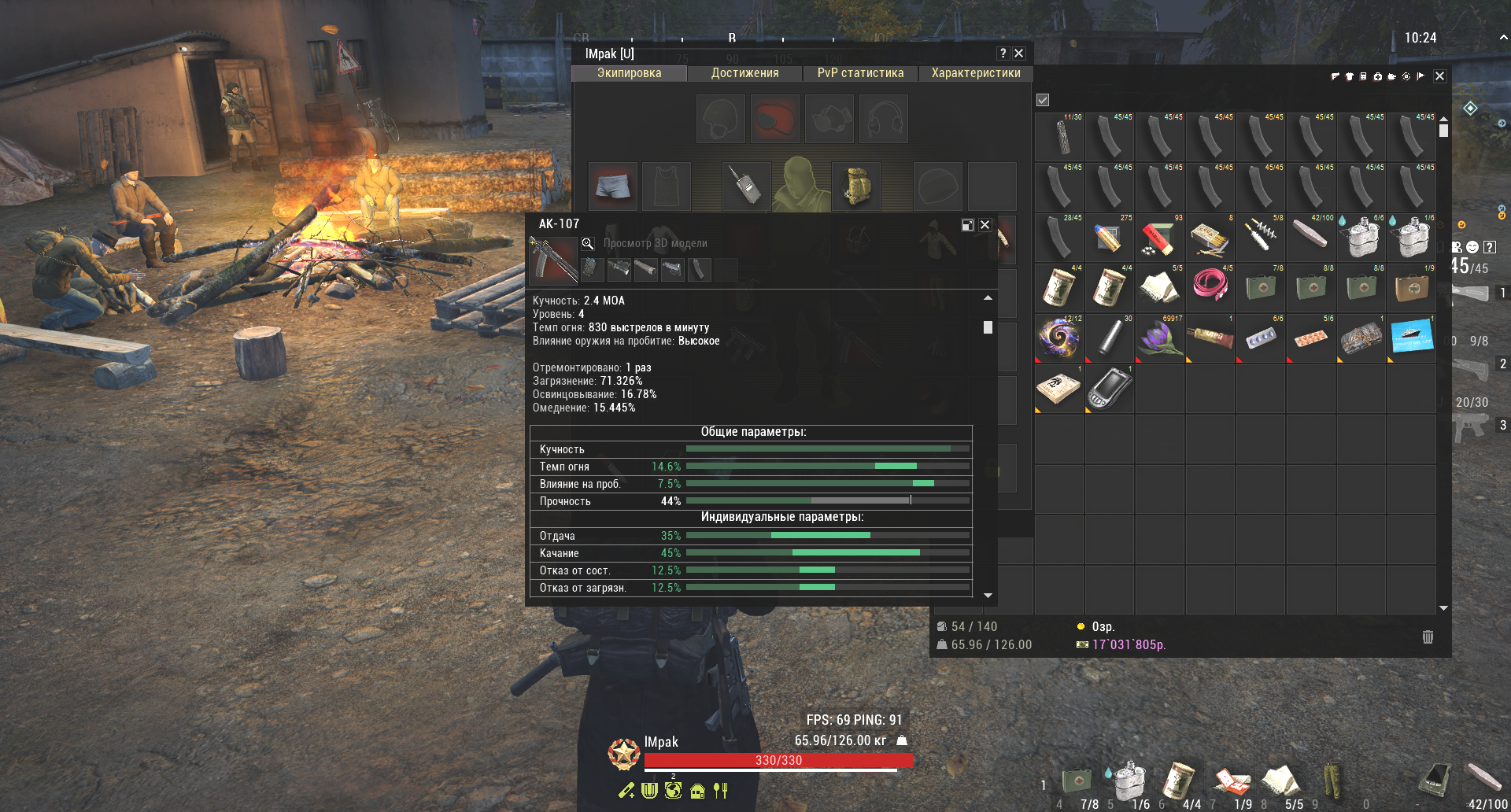The width and height of the screenshot is (1511, 812).
Task: Open the PvP статистика tab
Action: click(860, 73)
